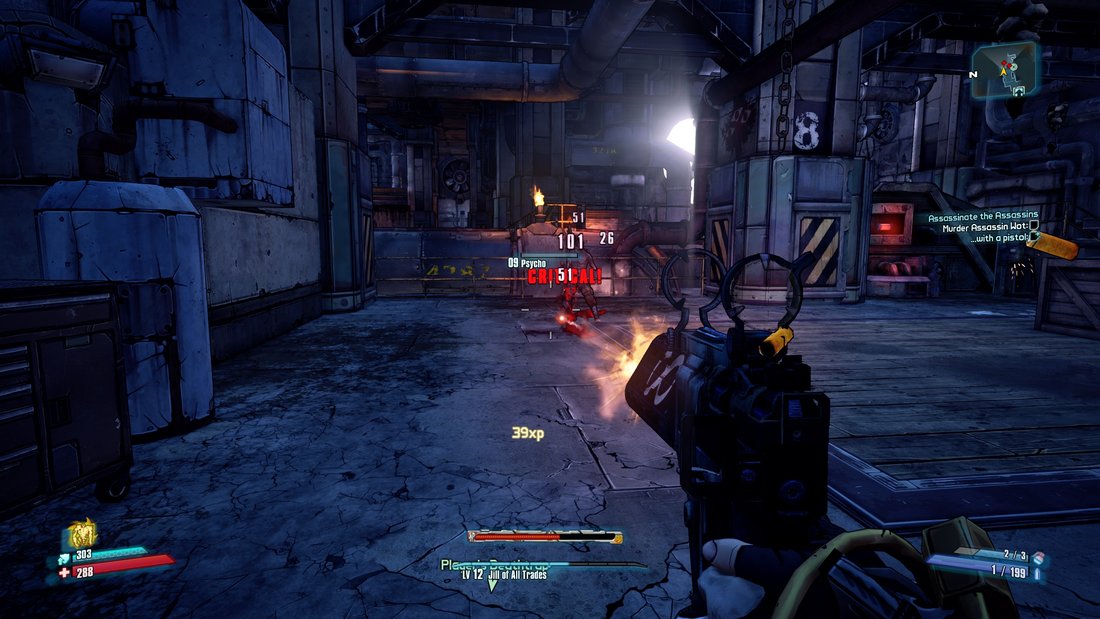Open the minimap in the top-right corner
1100x619 pixels.
coord(1005,69)
